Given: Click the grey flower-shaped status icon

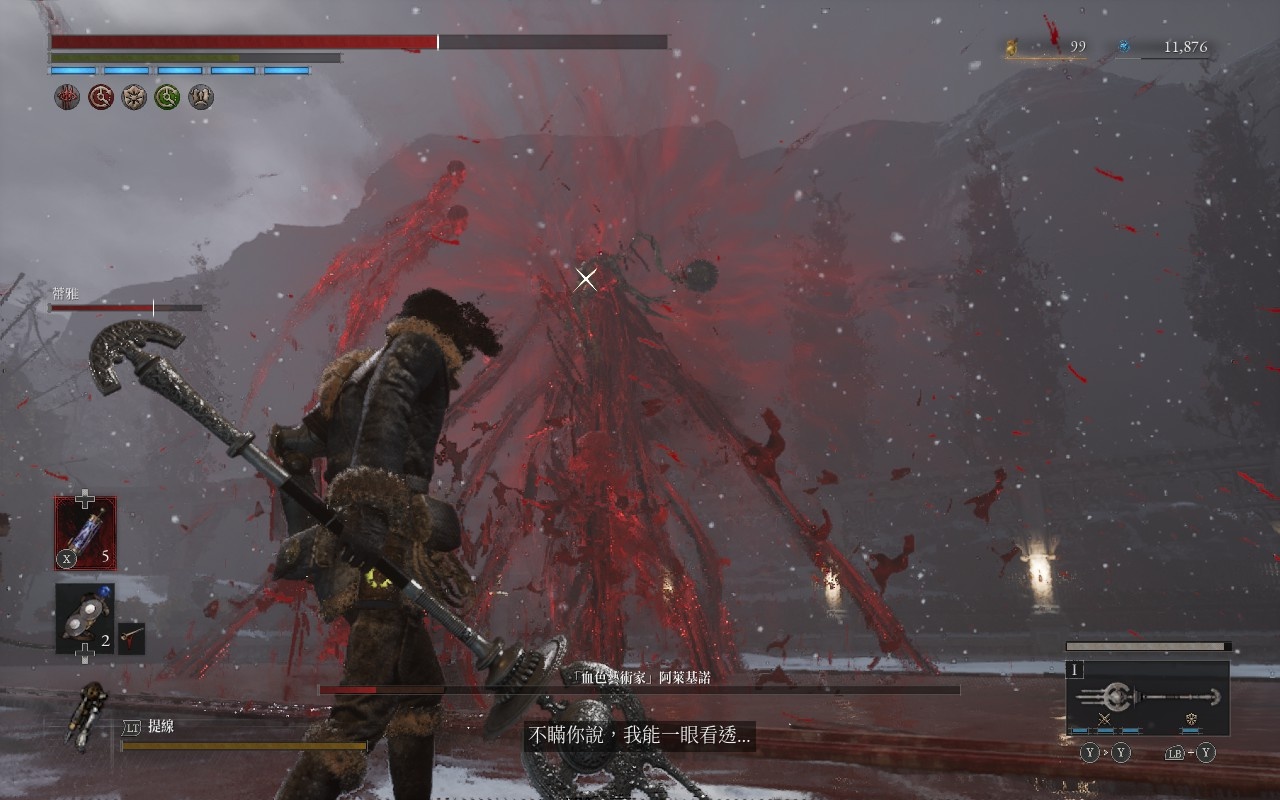Looking at the screenshot, I should pos(134,97).
